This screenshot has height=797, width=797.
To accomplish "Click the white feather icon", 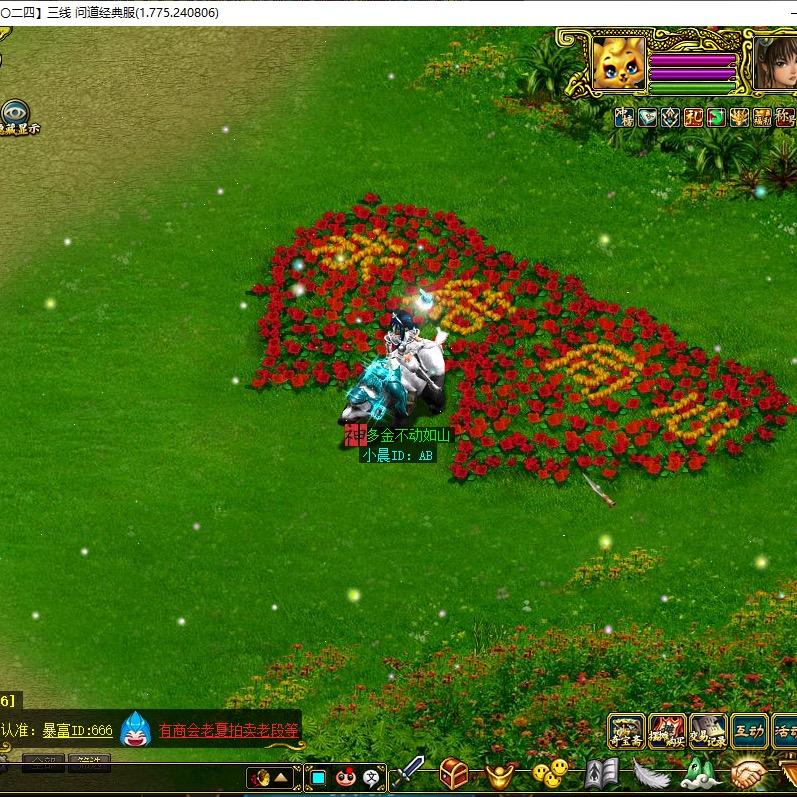I will [651, 773].
